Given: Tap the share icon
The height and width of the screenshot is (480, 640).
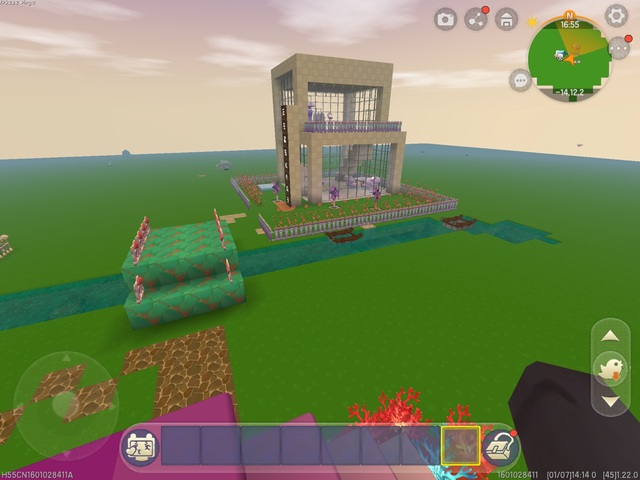Looking at the screenshot, I should 477,19.
